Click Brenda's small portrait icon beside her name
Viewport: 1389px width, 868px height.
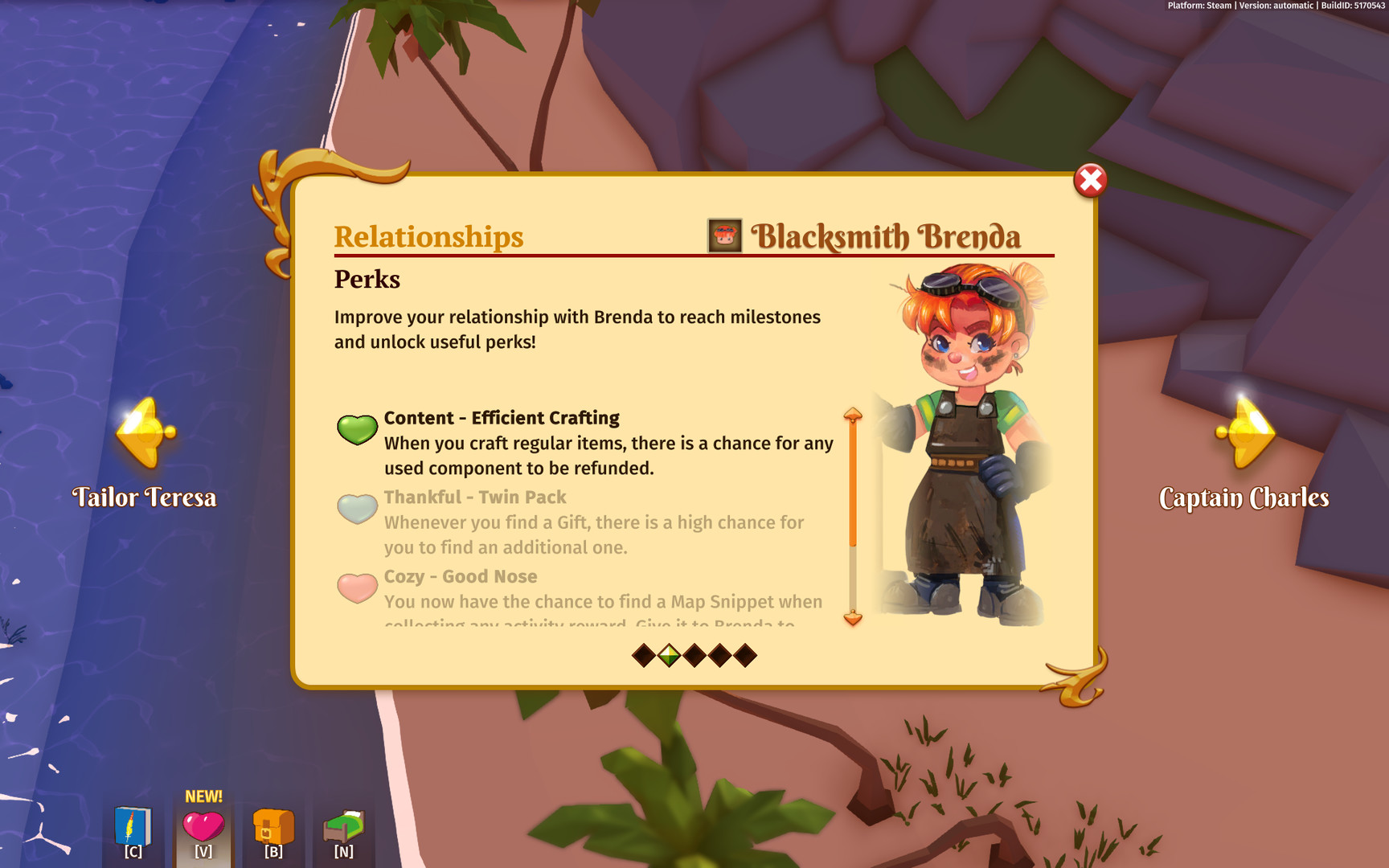tap(724, 236)
